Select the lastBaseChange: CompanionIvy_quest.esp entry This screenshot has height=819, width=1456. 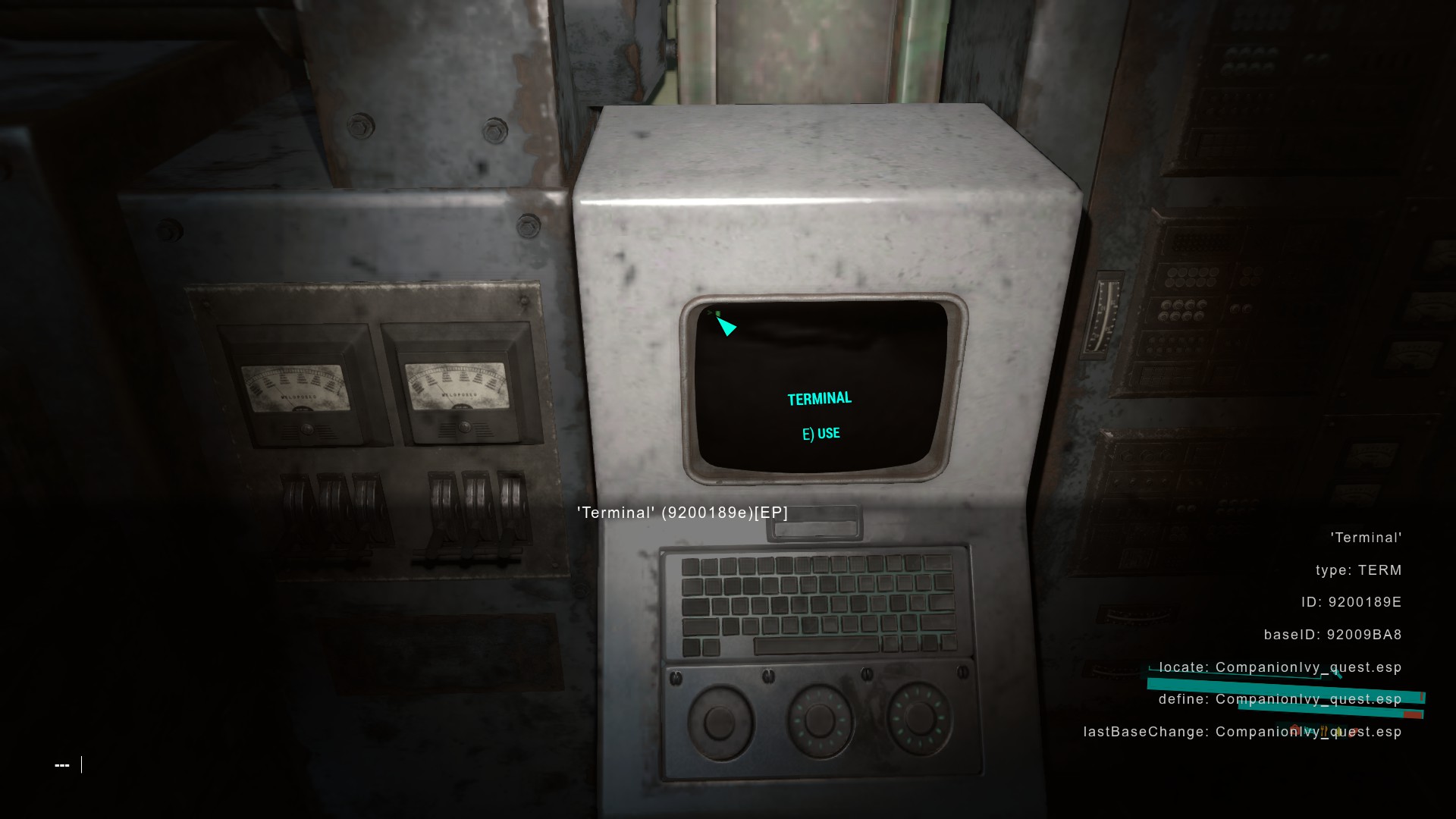1242,732
